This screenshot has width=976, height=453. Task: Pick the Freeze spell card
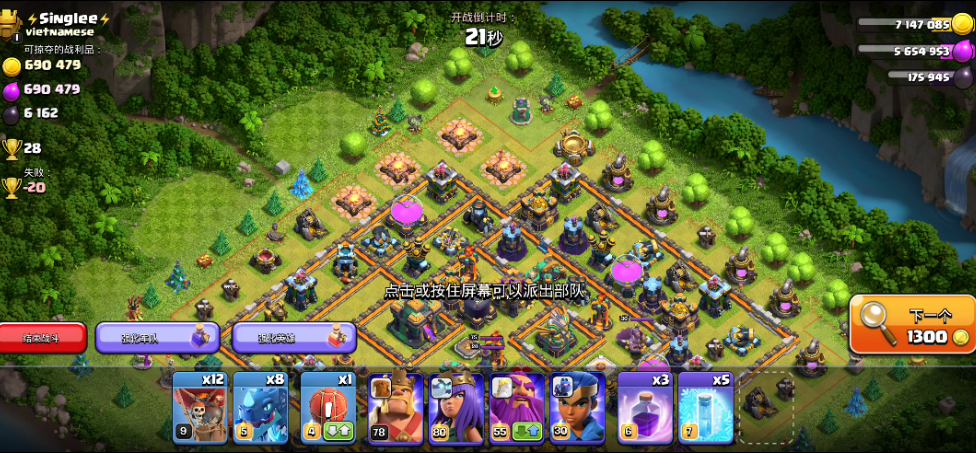pyautogui.click(x=705, y=408)
